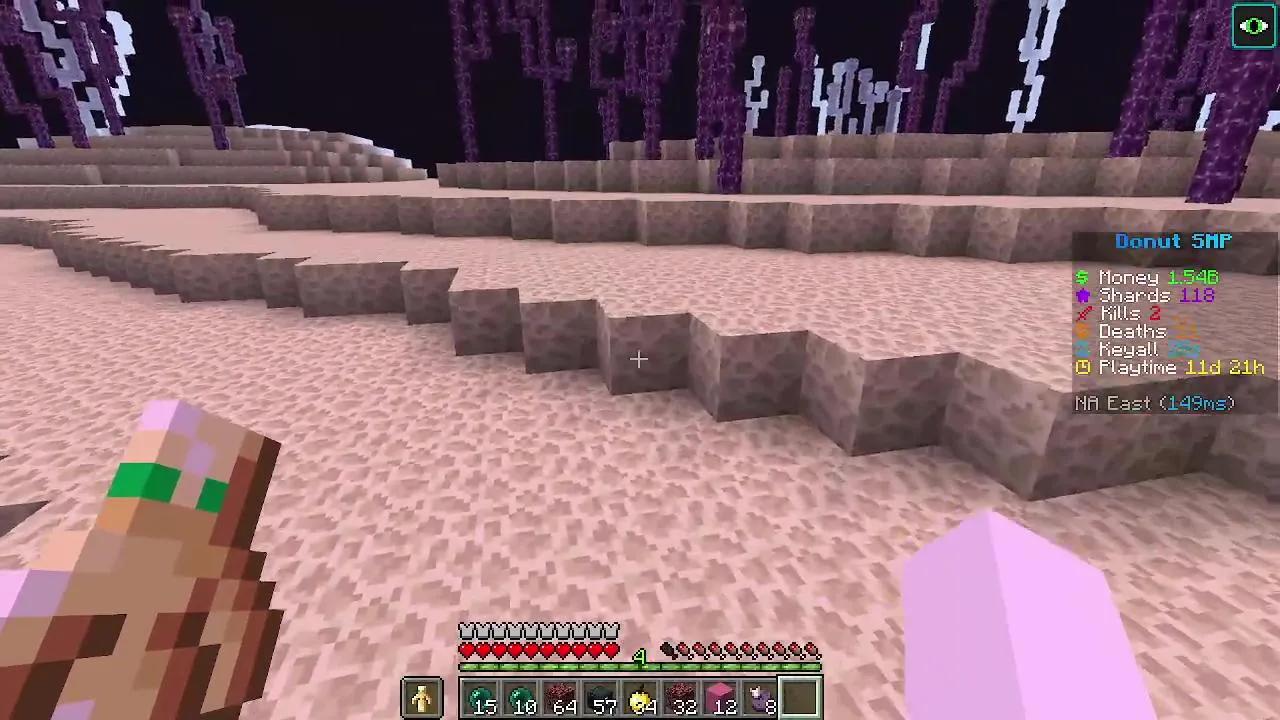Click the Kills 2 stat line
The height and width of the screenshot is (720, 1280).
[x=1126, y=313]
